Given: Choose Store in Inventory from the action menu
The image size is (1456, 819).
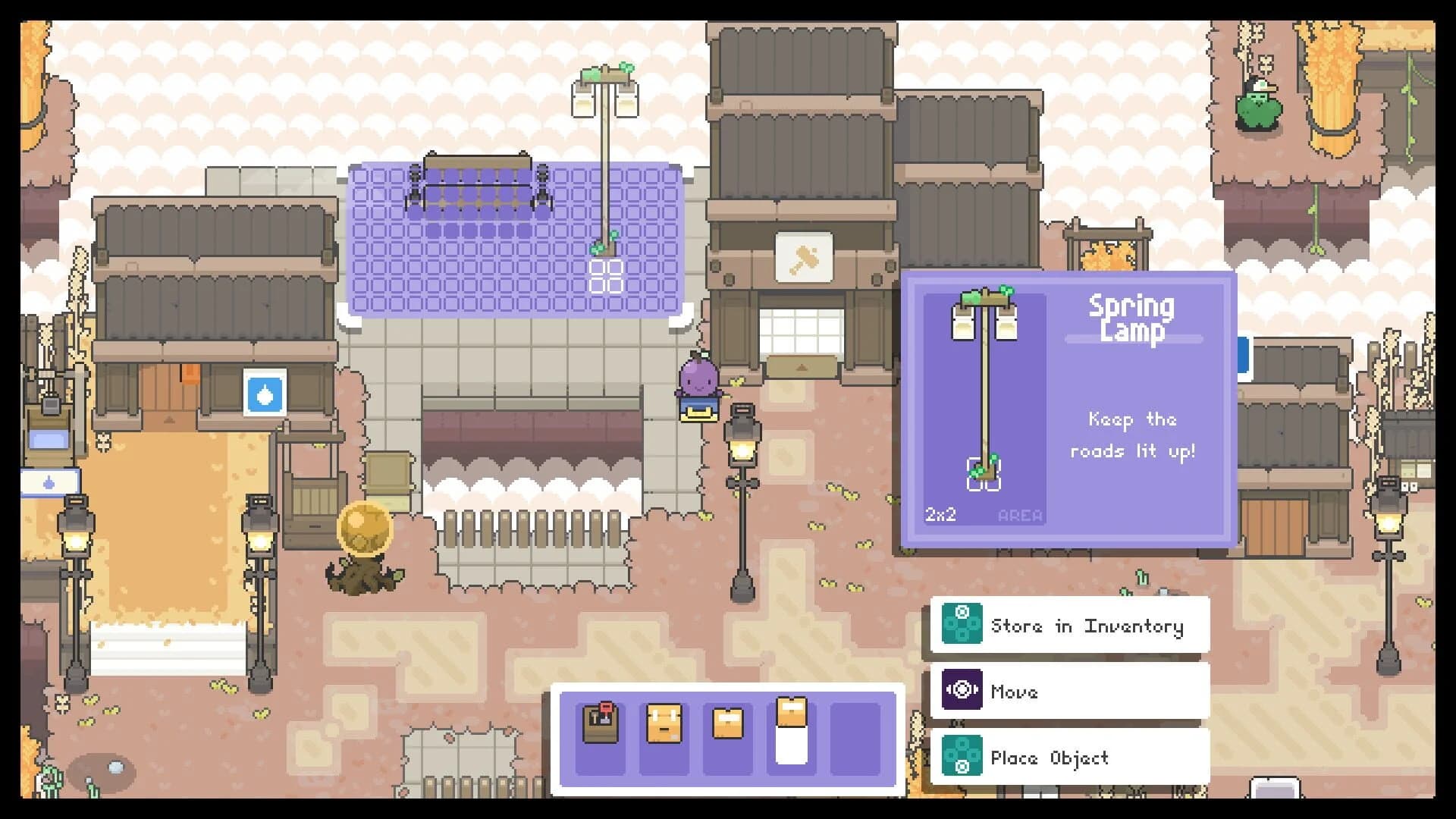Looking at the screenshot, I should pos(1088,626).
